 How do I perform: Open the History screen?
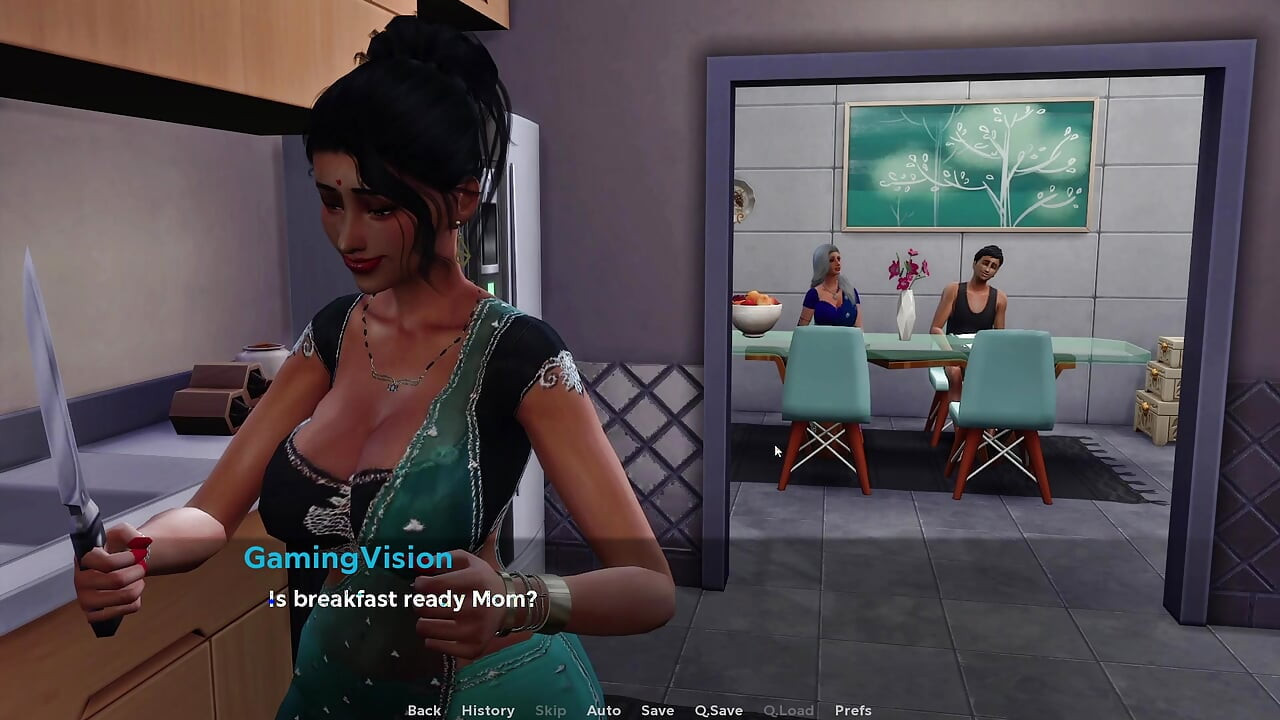point(487,710)
